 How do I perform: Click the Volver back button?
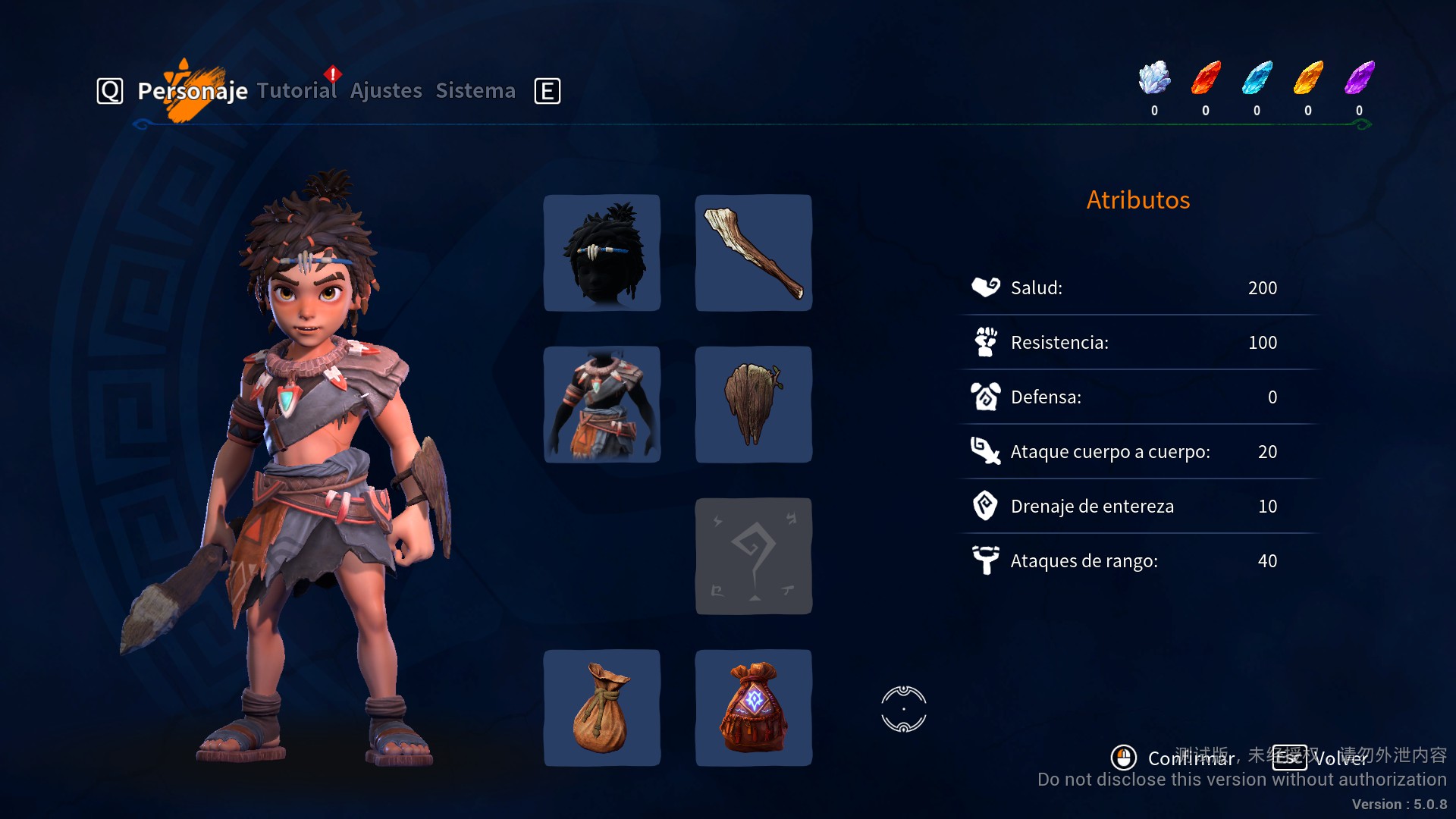(x=1321, y=758)
